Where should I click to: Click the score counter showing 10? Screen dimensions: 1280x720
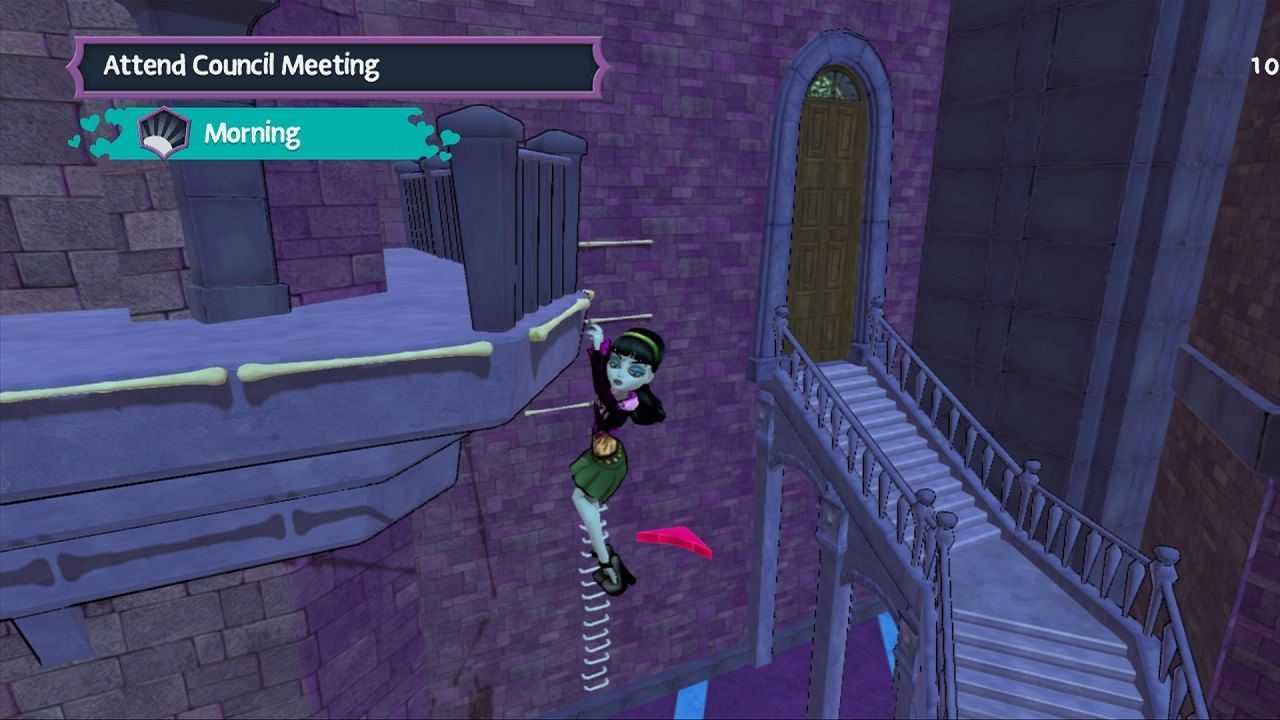tap(1261, 63)
